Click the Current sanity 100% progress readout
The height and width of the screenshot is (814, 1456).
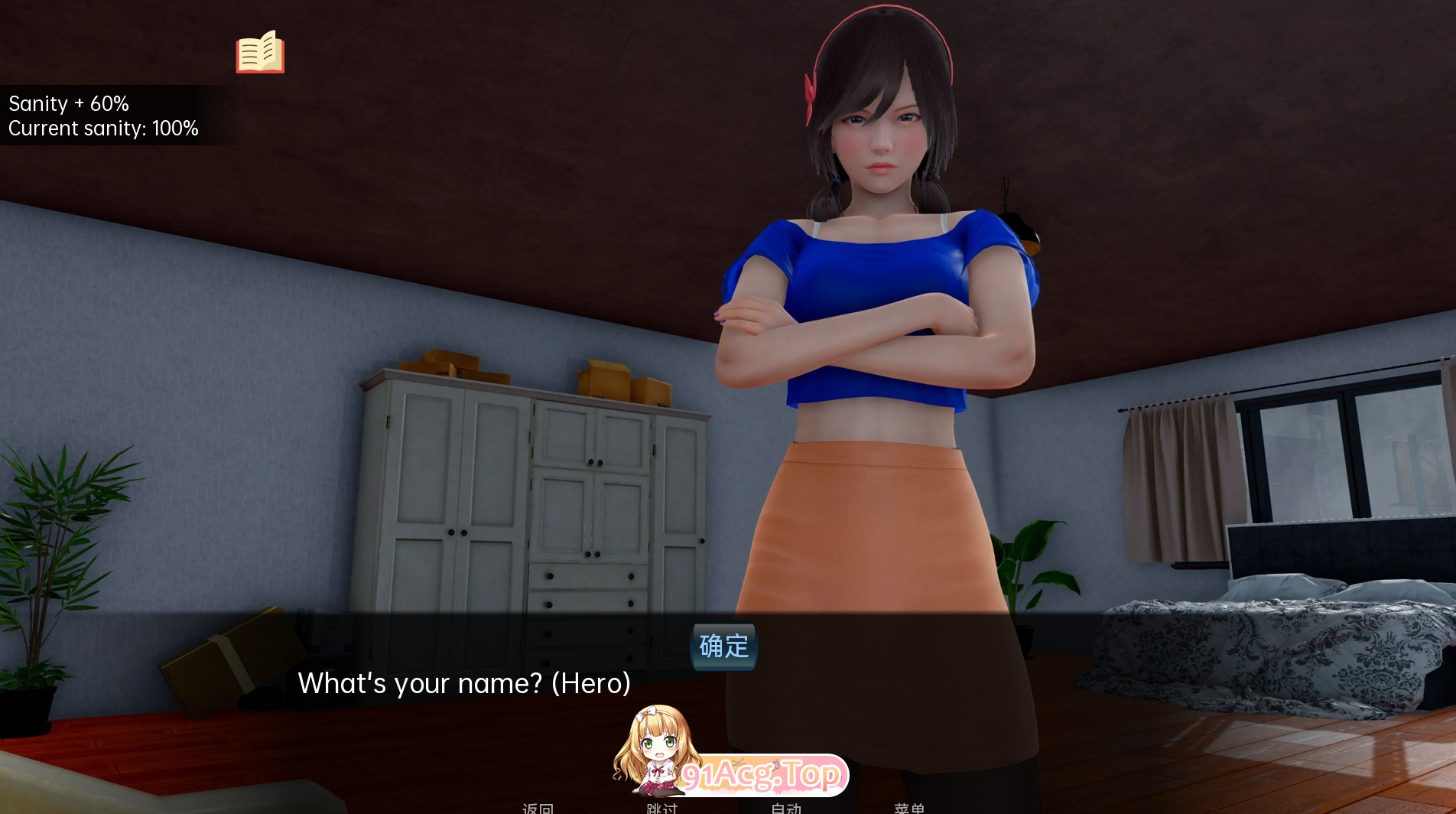103,129
